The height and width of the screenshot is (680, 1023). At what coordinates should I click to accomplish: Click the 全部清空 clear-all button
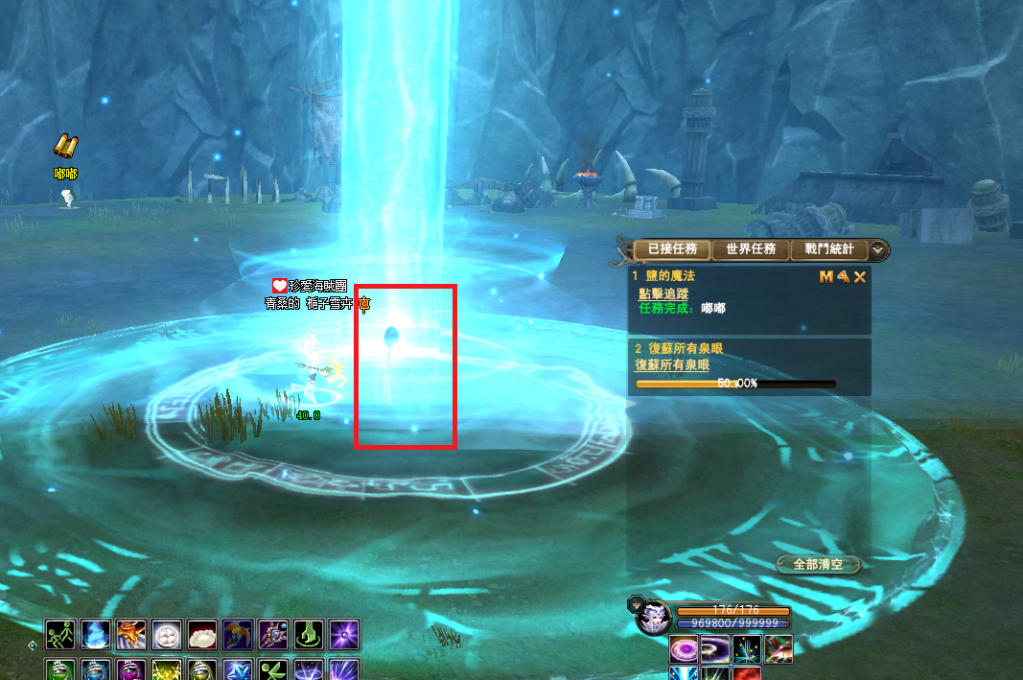tap(818, 564)
